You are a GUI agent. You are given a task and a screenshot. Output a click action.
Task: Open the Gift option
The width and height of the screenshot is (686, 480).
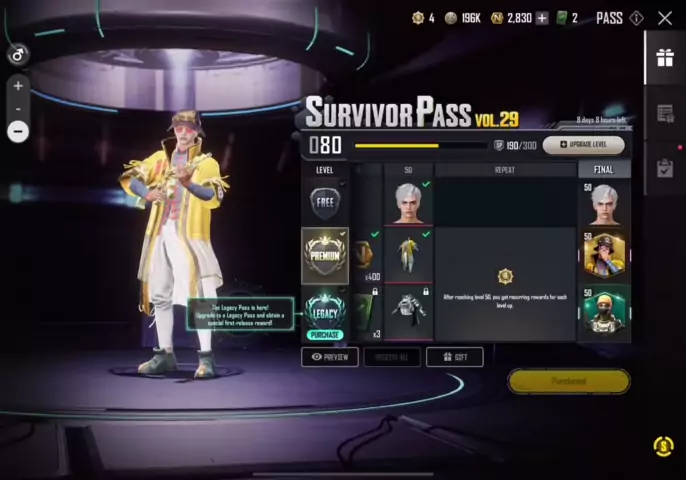pyautogui.click(x=454, y=357)
